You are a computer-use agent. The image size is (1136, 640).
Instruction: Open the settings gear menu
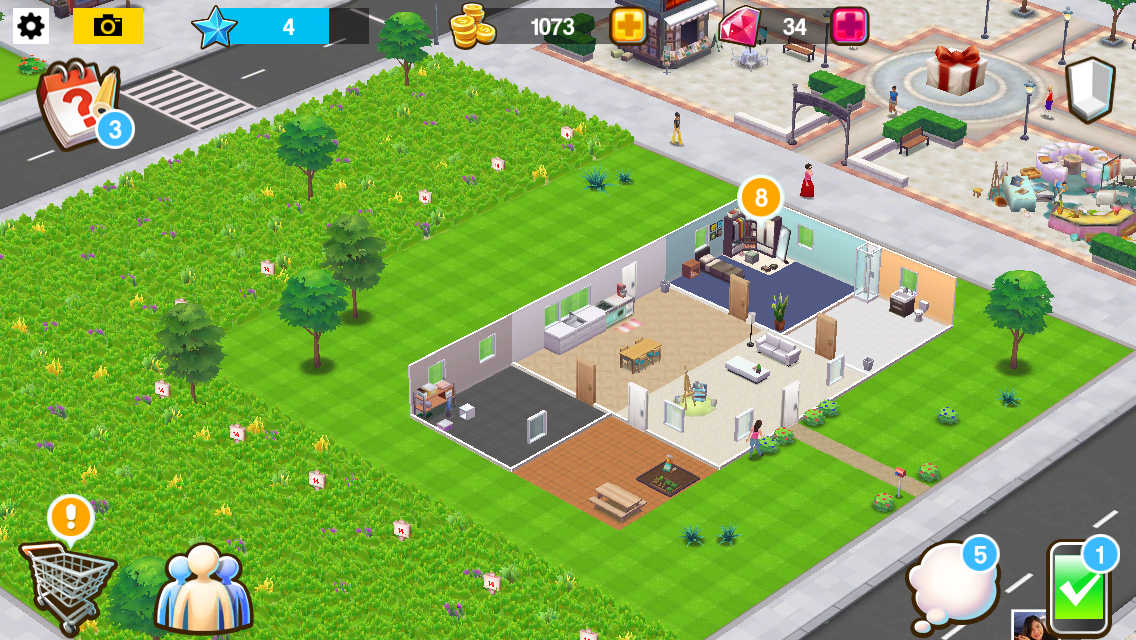[31, 26]
